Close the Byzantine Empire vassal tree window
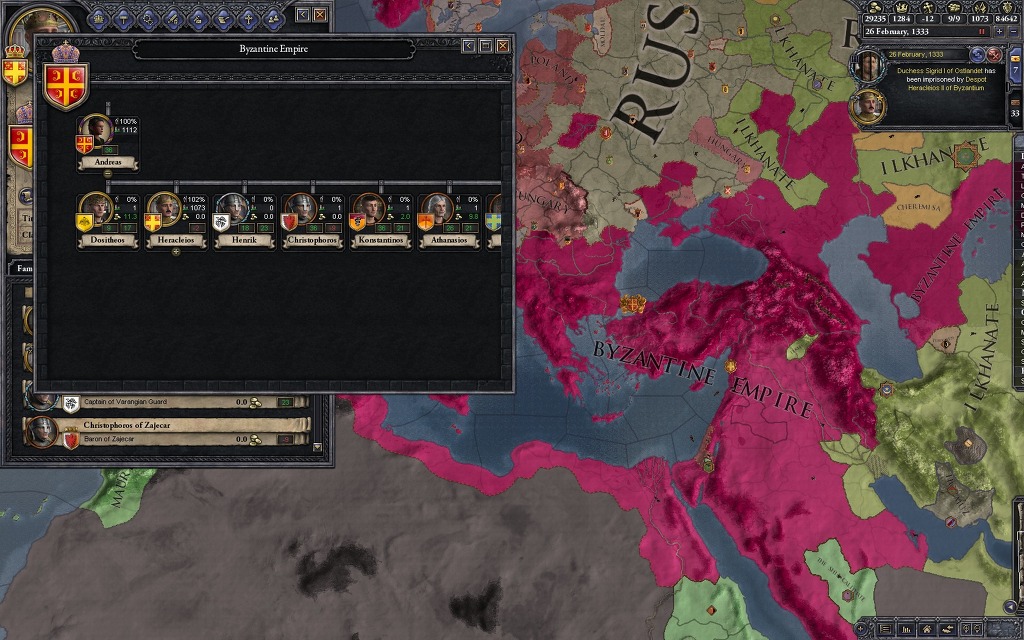 503,46
